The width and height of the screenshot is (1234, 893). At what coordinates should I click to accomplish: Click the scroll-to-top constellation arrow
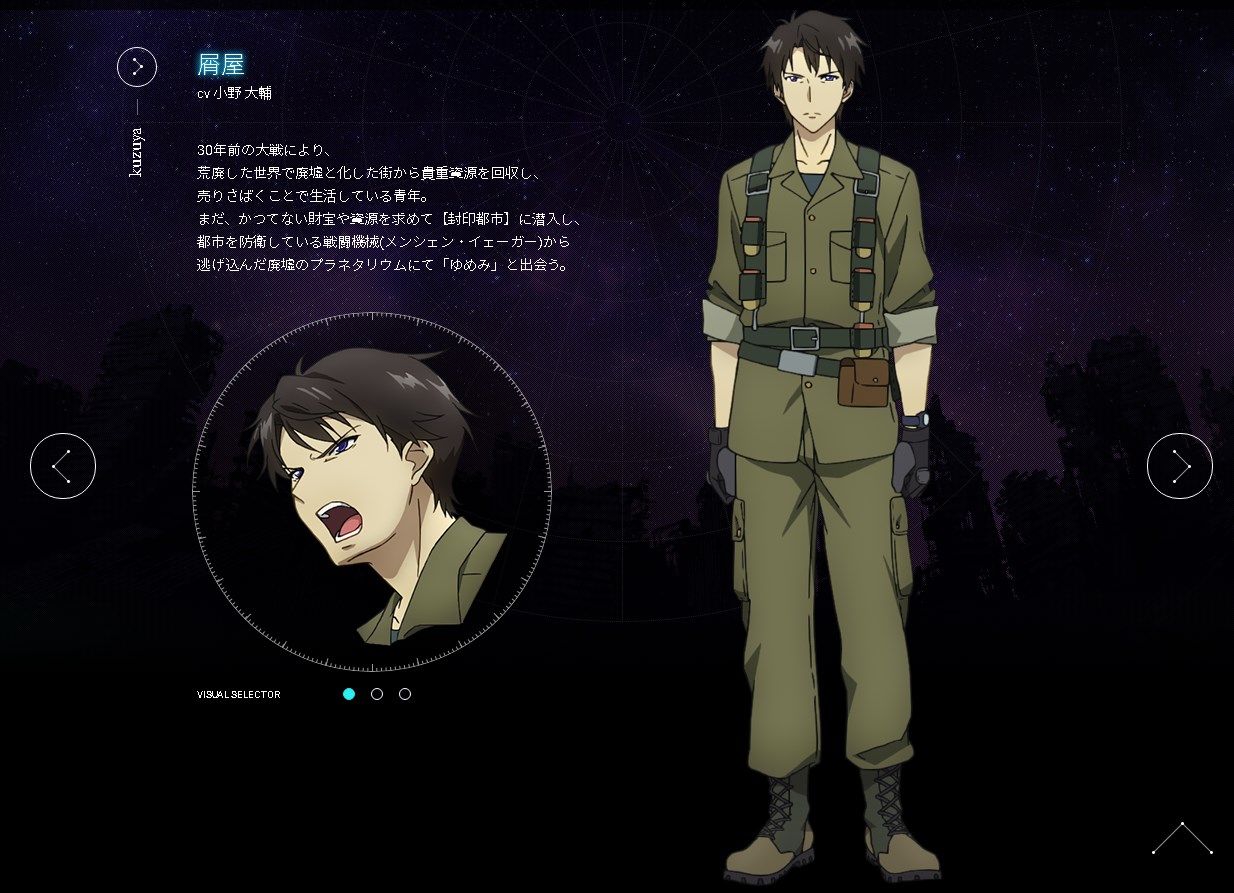[1182, 838]
